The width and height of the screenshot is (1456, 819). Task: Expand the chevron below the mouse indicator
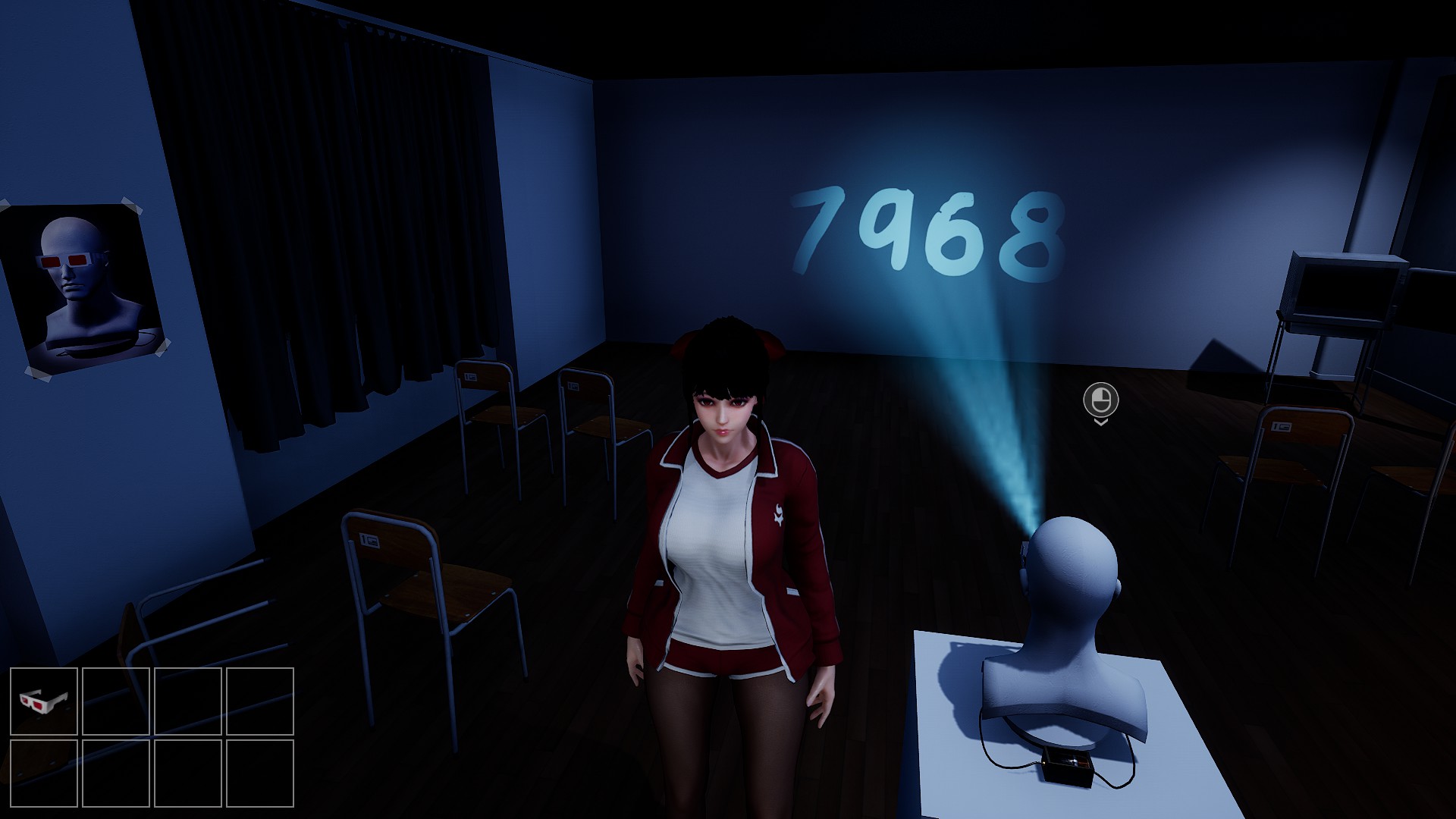[1101, 425]
